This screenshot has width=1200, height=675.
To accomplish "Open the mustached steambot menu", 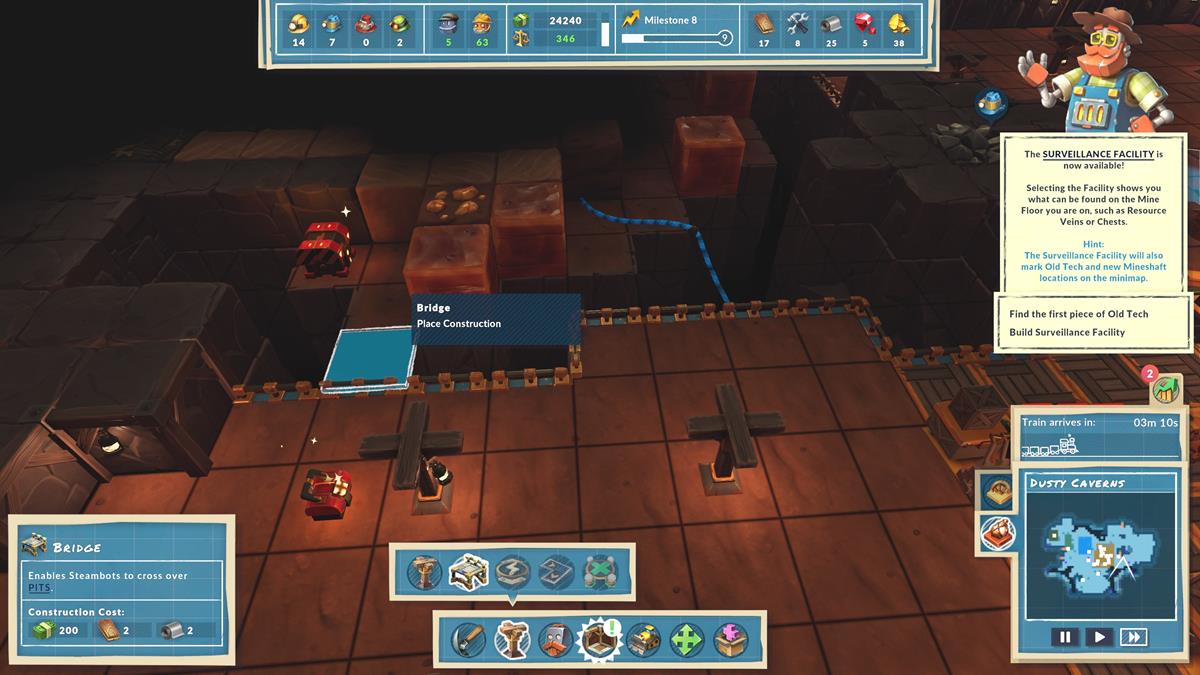I will (x=554, y=639).
